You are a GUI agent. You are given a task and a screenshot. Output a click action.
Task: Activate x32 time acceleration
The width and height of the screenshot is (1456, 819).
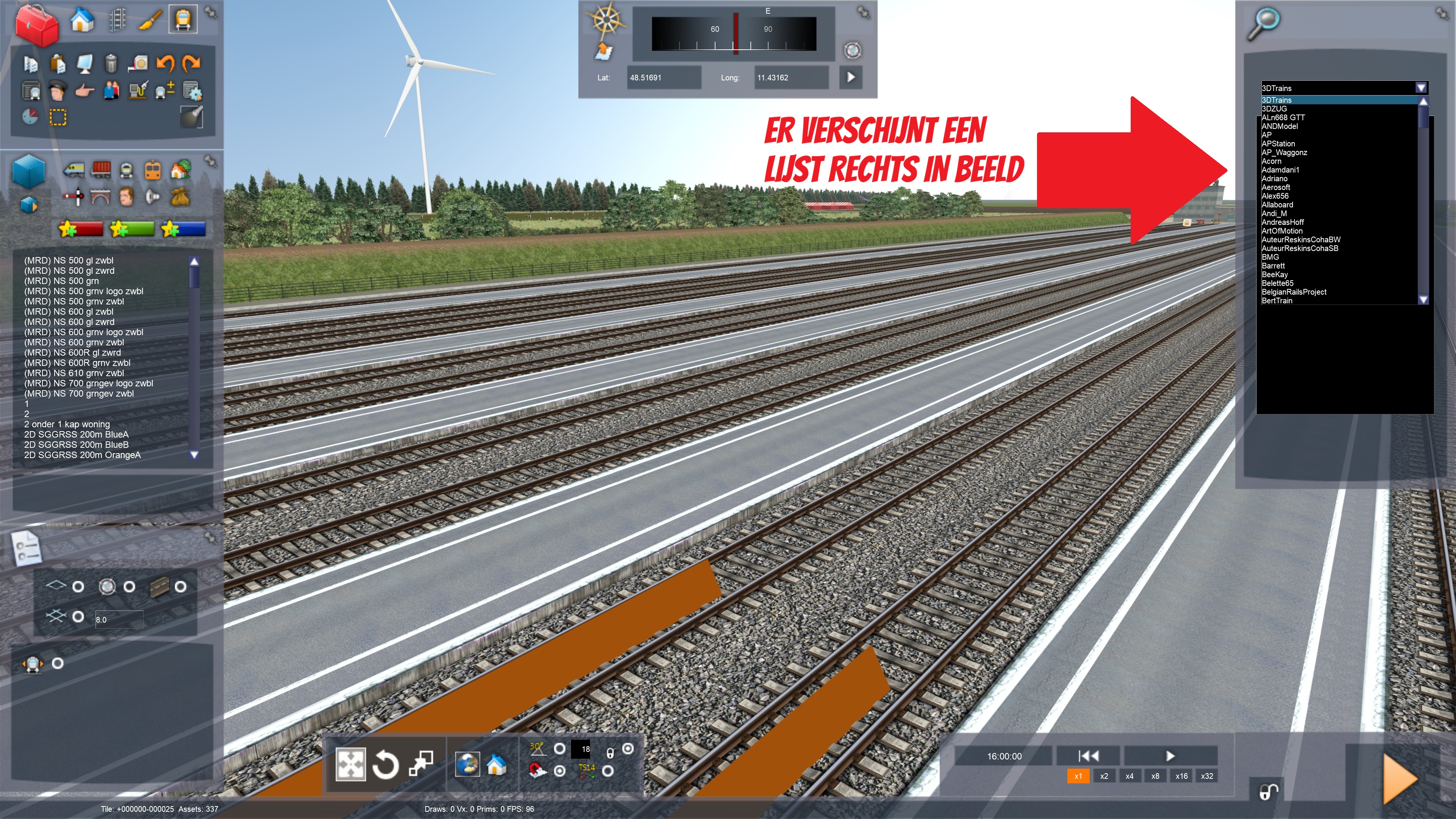pyautogui.click(x=1207, y=776)
